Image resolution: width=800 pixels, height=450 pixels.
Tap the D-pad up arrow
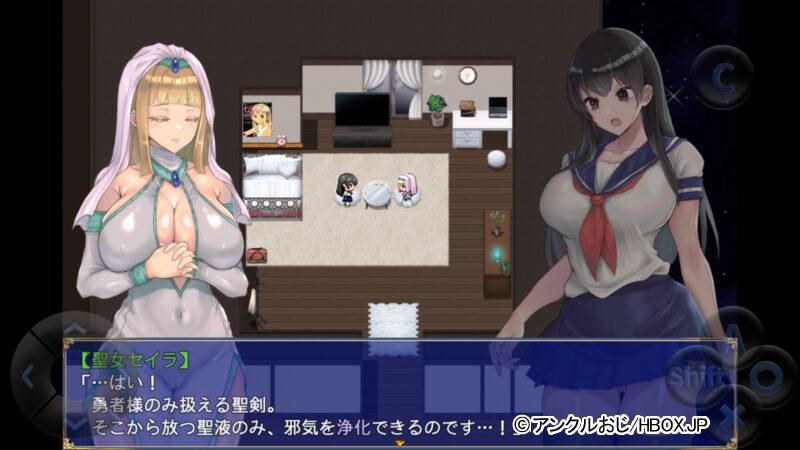(x=75, y=330)
